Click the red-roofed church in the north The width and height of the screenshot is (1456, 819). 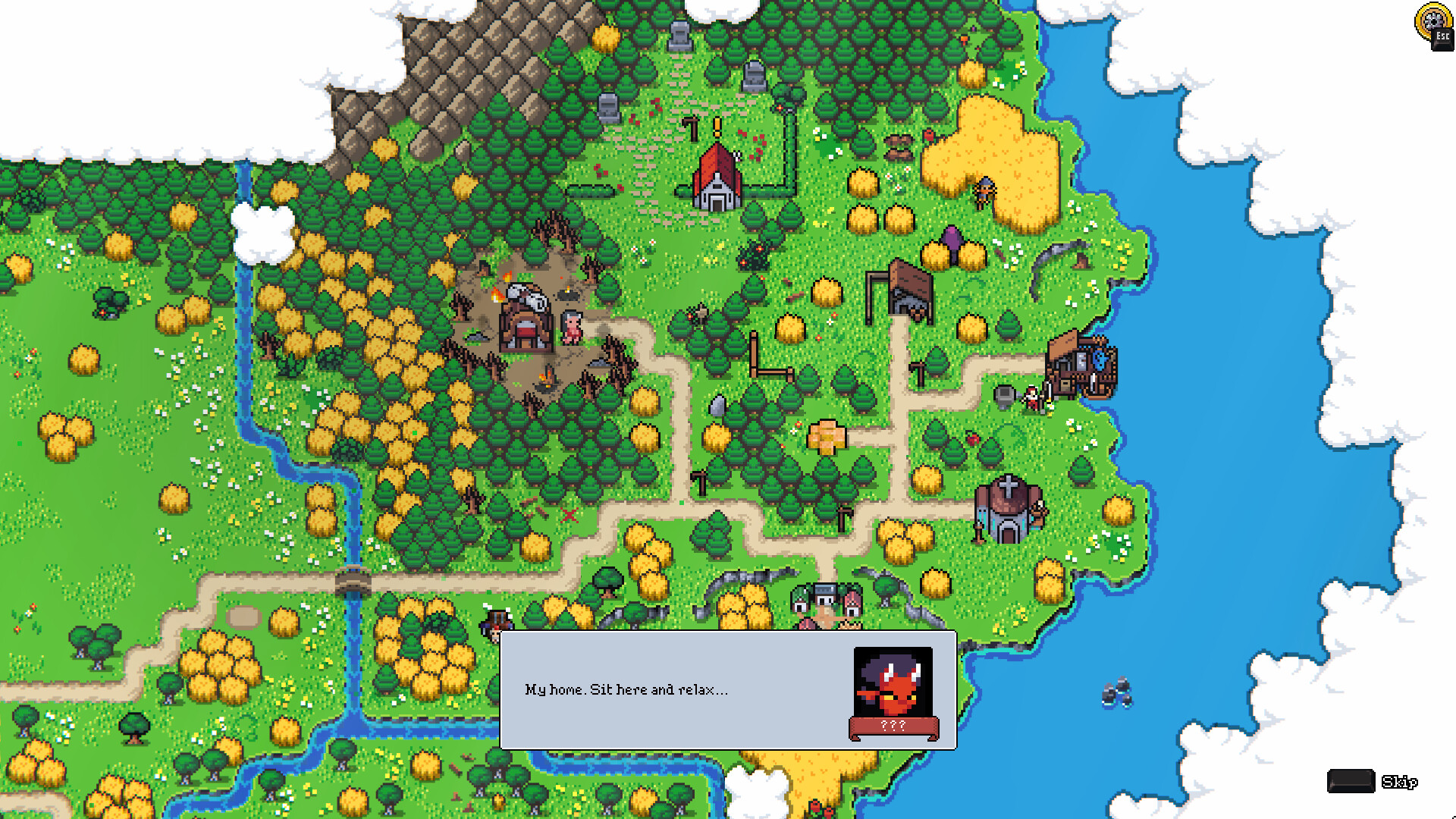[x=716, y=178]
